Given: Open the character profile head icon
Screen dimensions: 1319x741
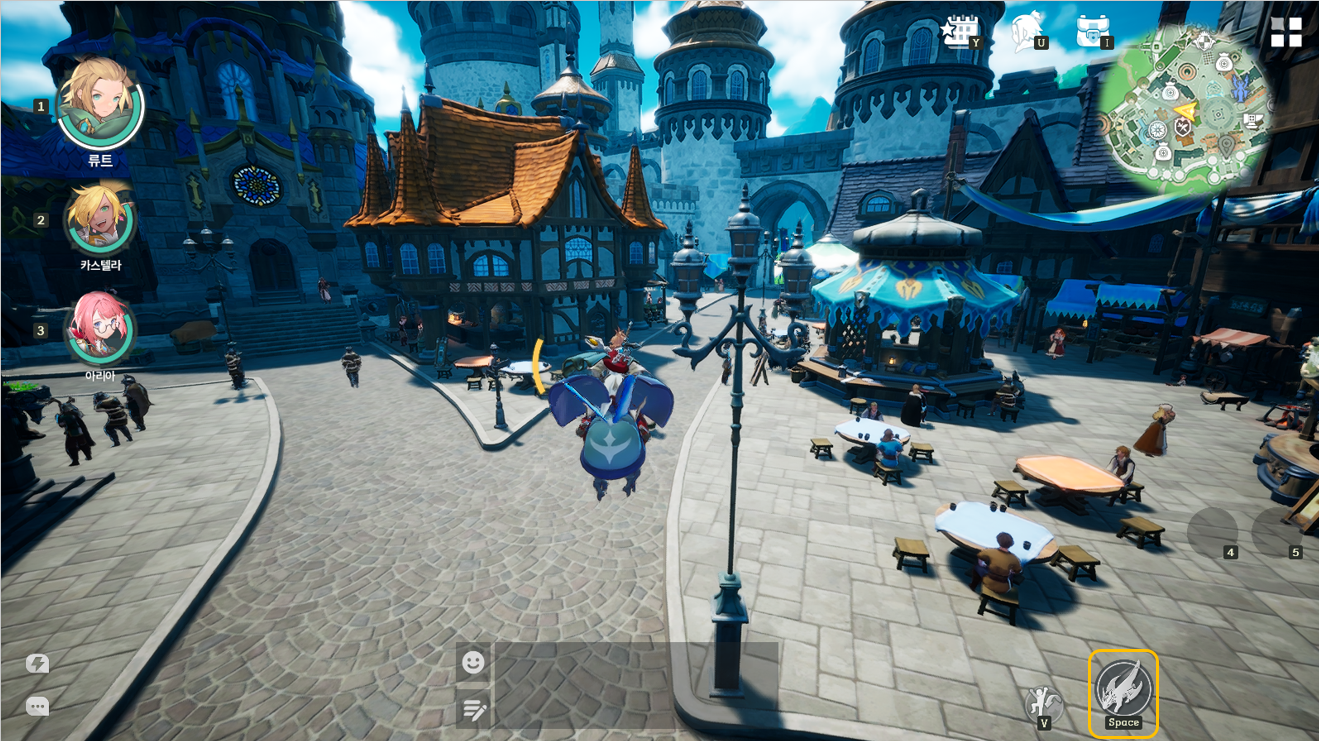Looking at the screenshot, I should tap(1027, 32).
